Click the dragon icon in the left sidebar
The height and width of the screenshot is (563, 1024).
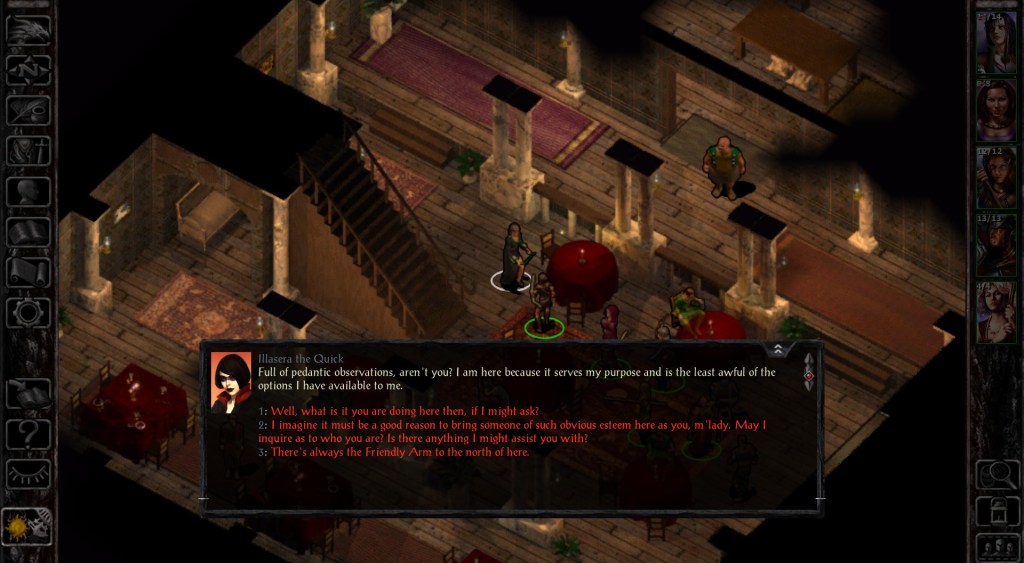tap(28, 29)
